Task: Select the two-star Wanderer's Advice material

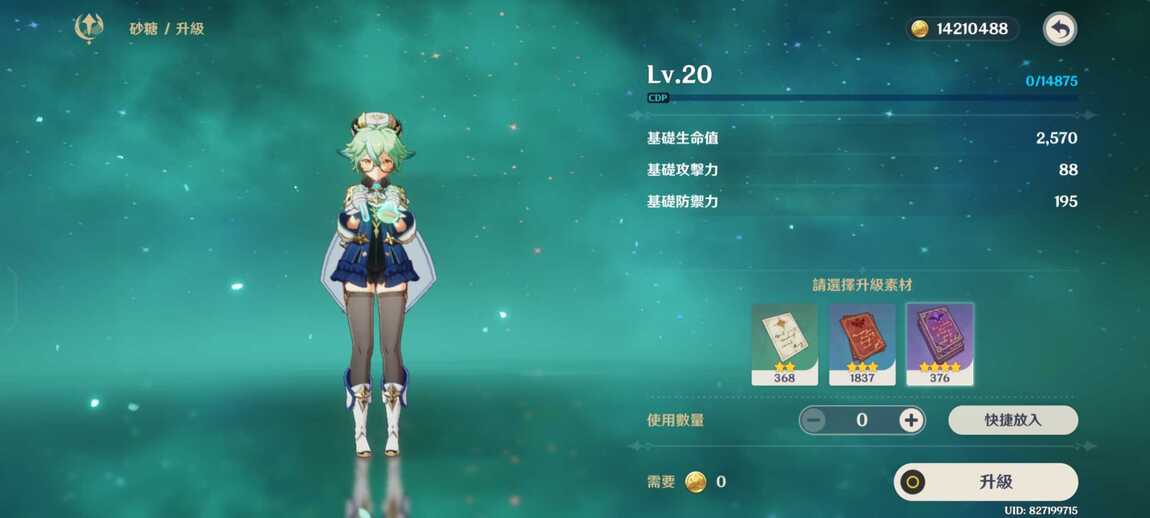Action: (x=784, y=343)
